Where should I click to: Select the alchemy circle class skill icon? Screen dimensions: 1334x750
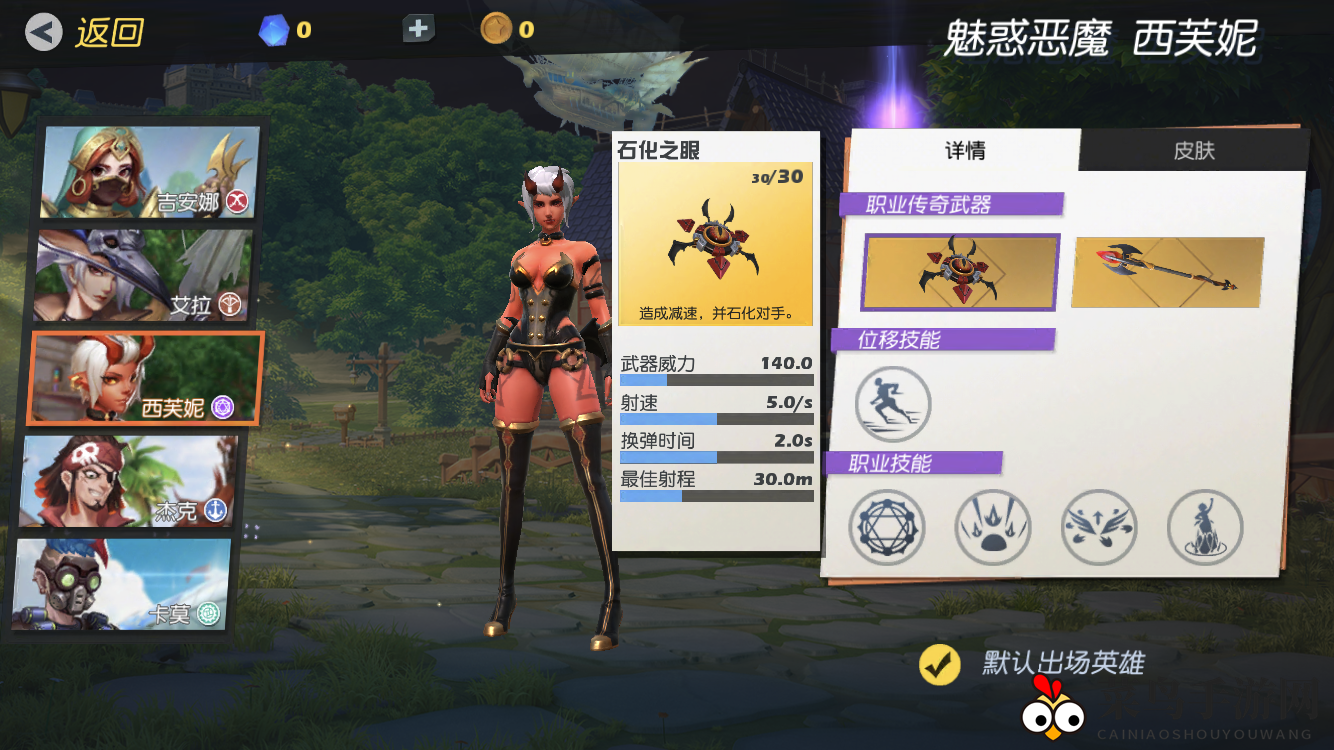[887, 527]
